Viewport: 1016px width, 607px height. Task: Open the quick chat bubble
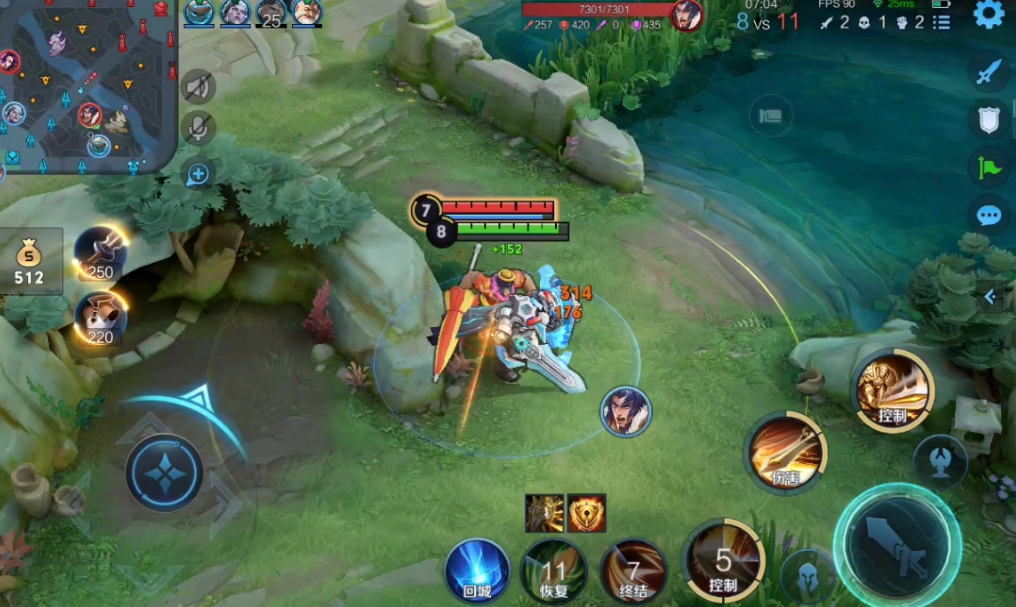tap(988, 215)
